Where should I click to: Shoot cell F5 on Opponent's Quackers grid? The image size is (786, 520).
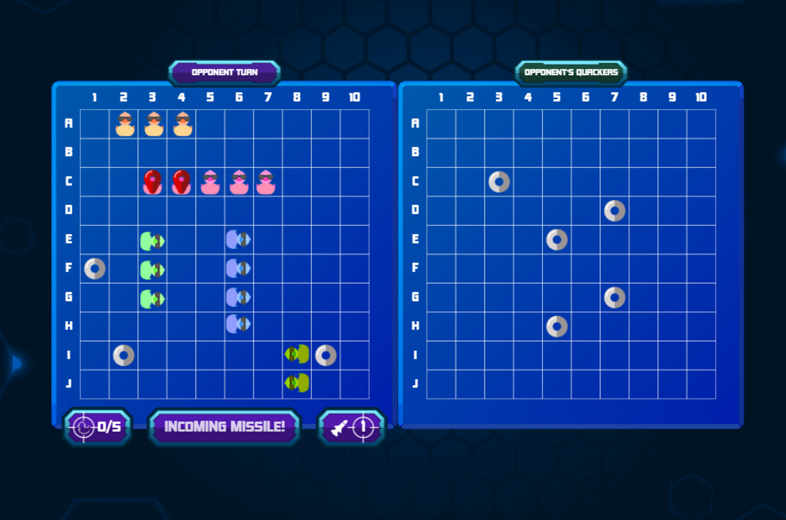pyautogui.click(x=557, y=269)
